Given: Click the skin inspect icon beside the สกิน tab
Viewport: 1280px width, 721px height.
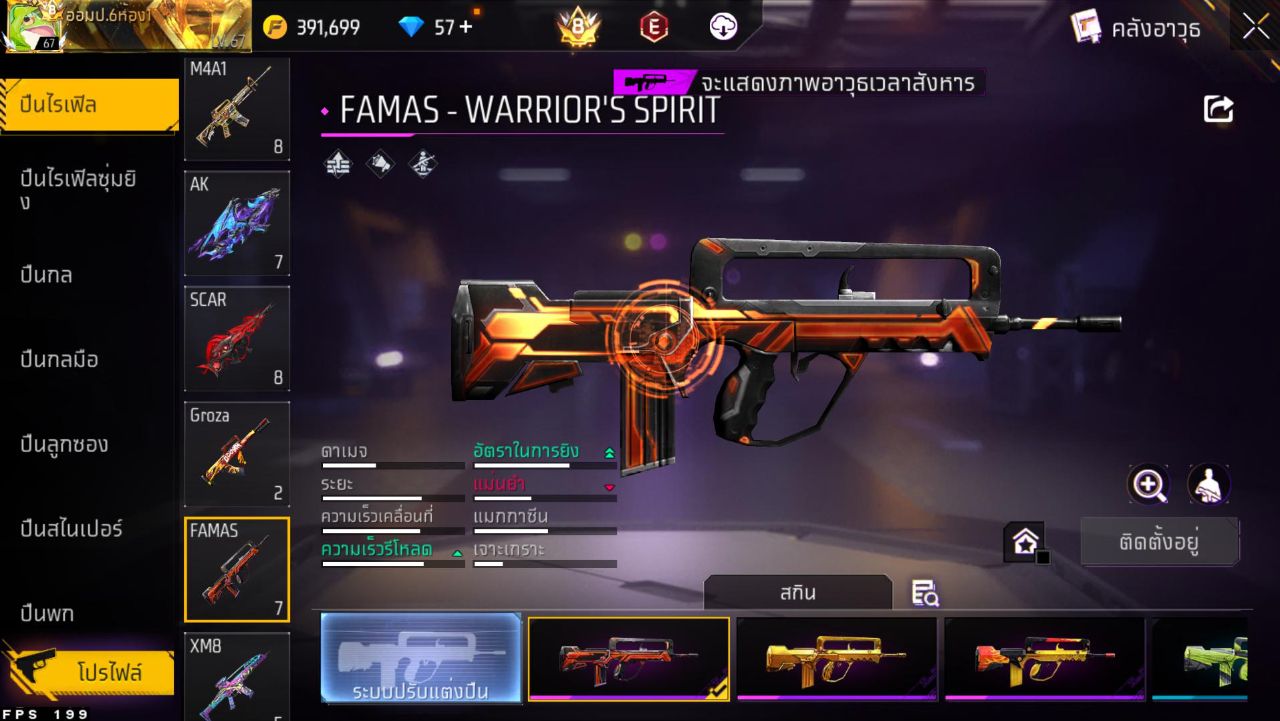Looking at the screenshot, I should [x=924, y=592].
